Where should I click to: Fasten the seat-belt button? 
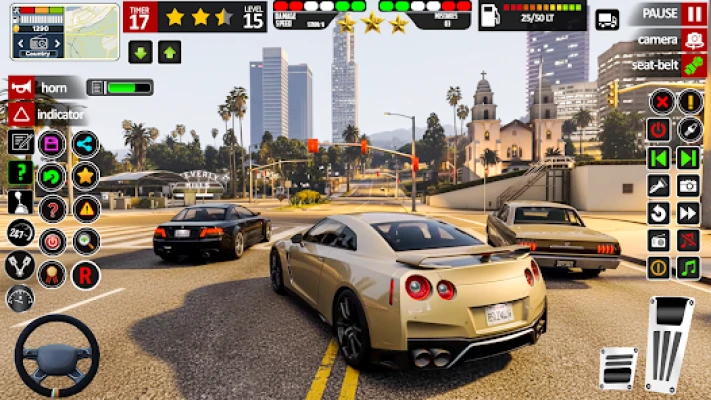[693, 65]
